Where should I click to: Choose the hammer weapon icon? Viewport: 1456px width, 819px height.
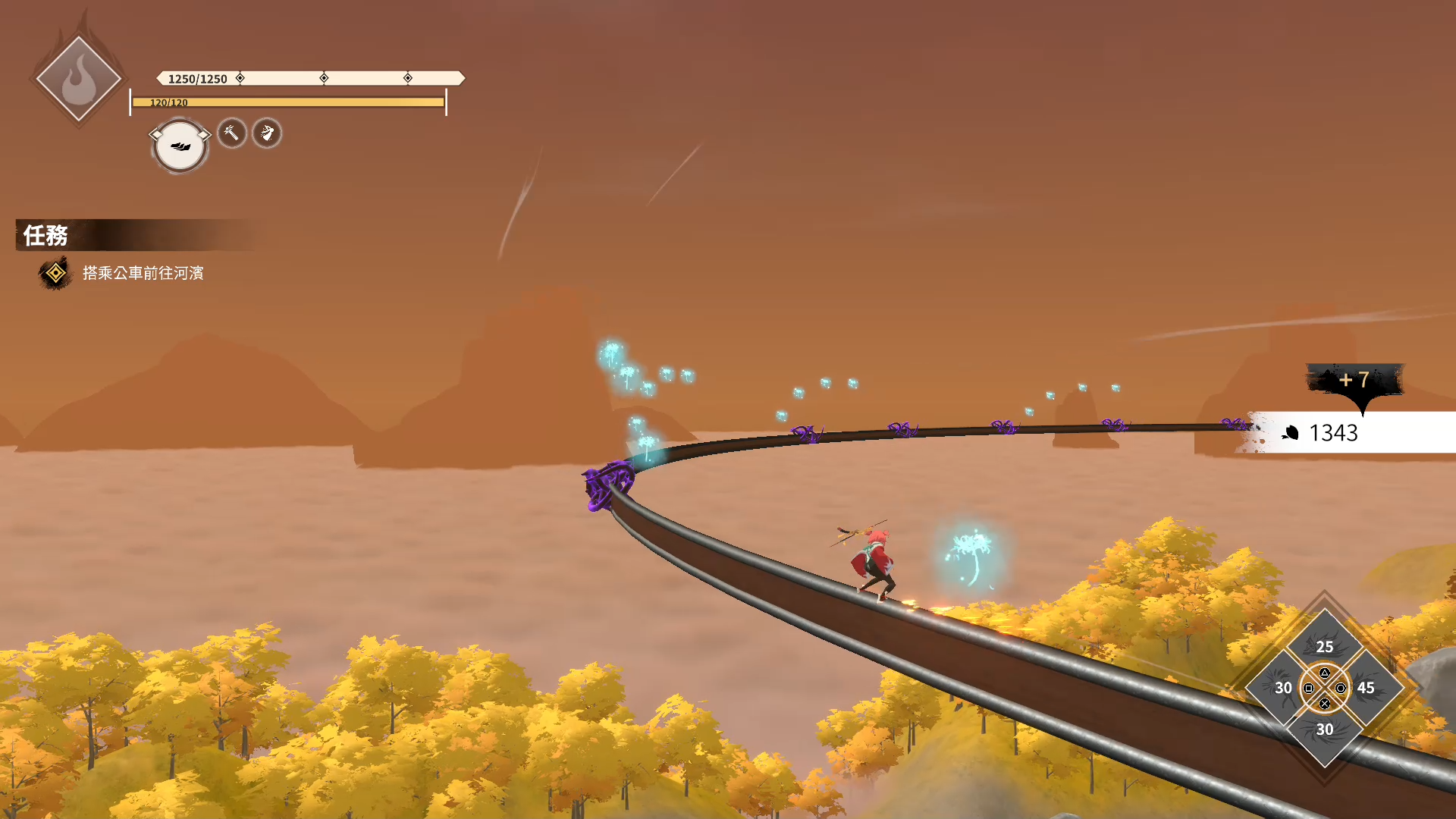click(x=232, y=133)
